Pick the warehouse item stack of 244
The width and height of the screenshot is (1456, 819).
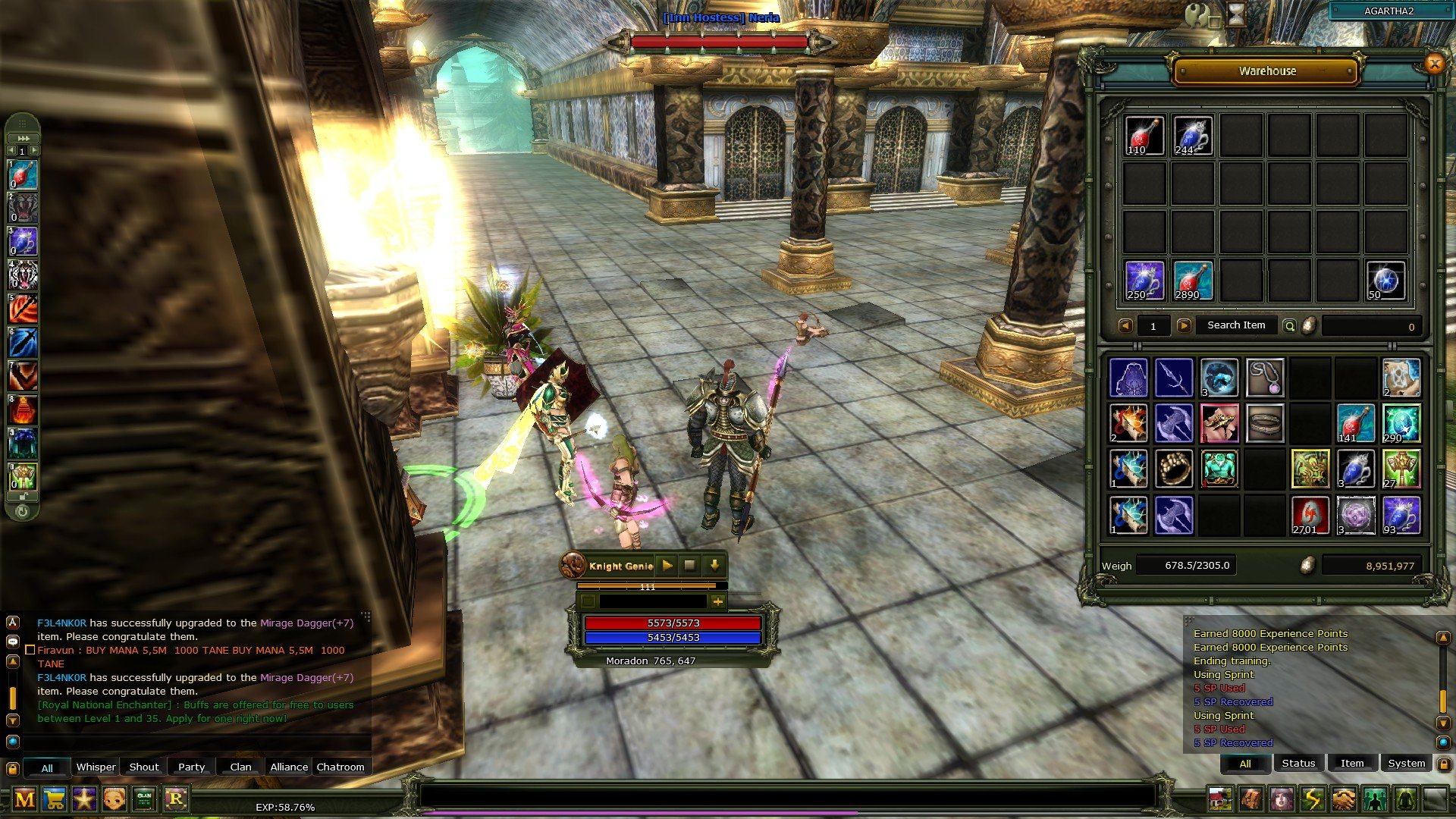click(x=1192, y=136)
